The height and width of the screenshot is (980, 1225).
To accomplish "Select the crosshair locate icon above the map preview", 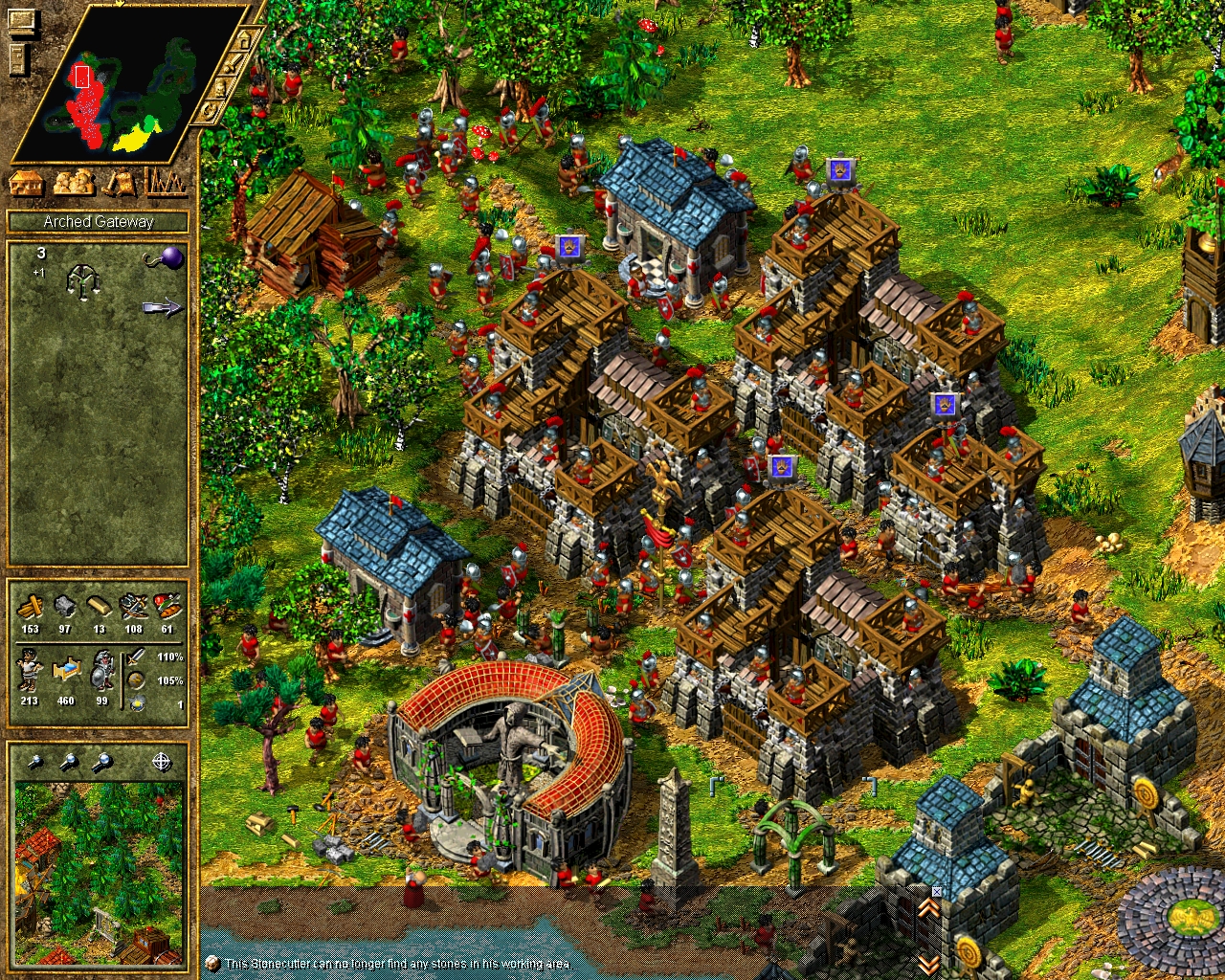I will pos(162,761).
